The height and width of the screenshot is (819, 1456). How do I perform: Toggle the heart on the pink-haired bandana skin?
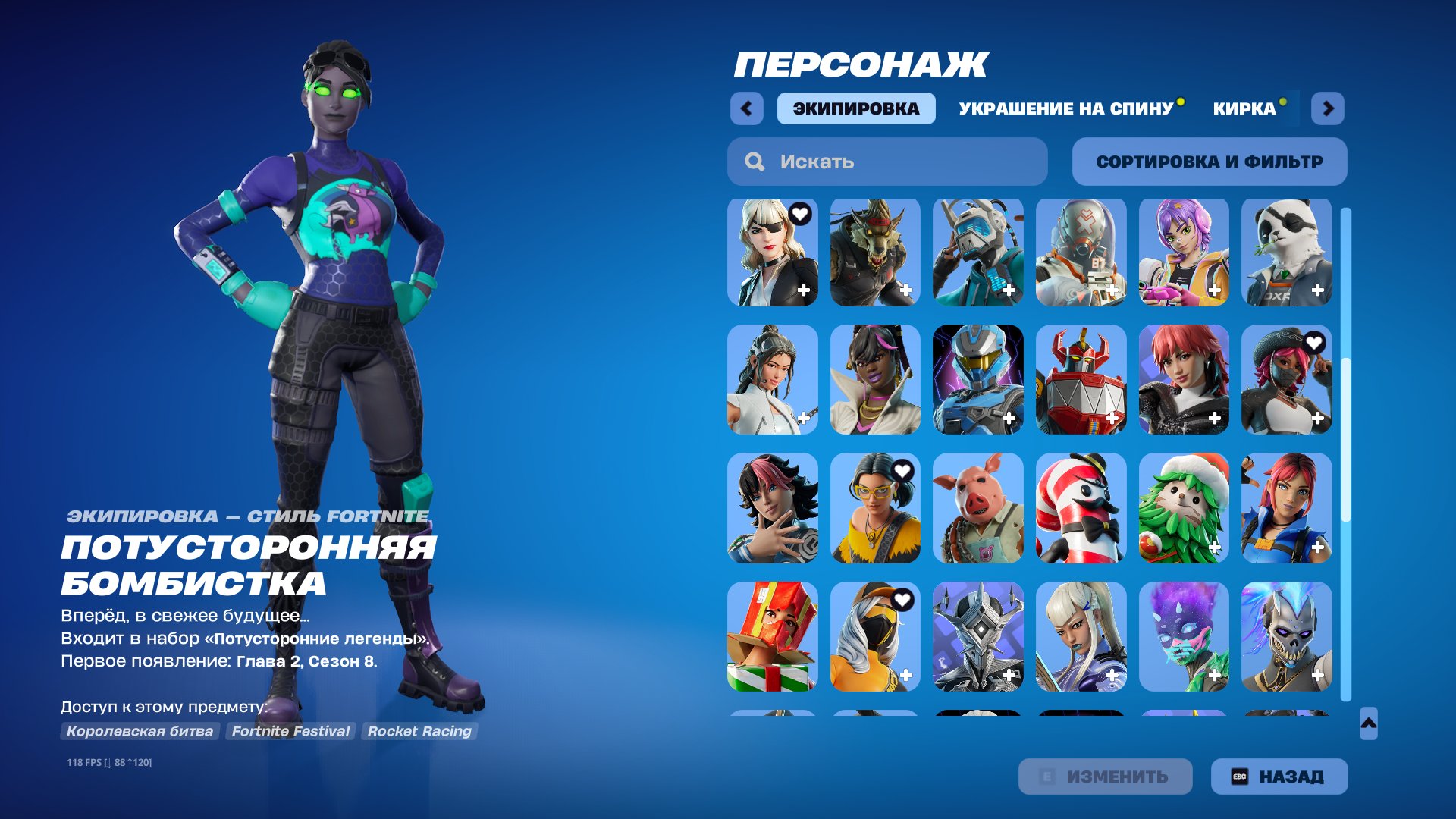1315,342
